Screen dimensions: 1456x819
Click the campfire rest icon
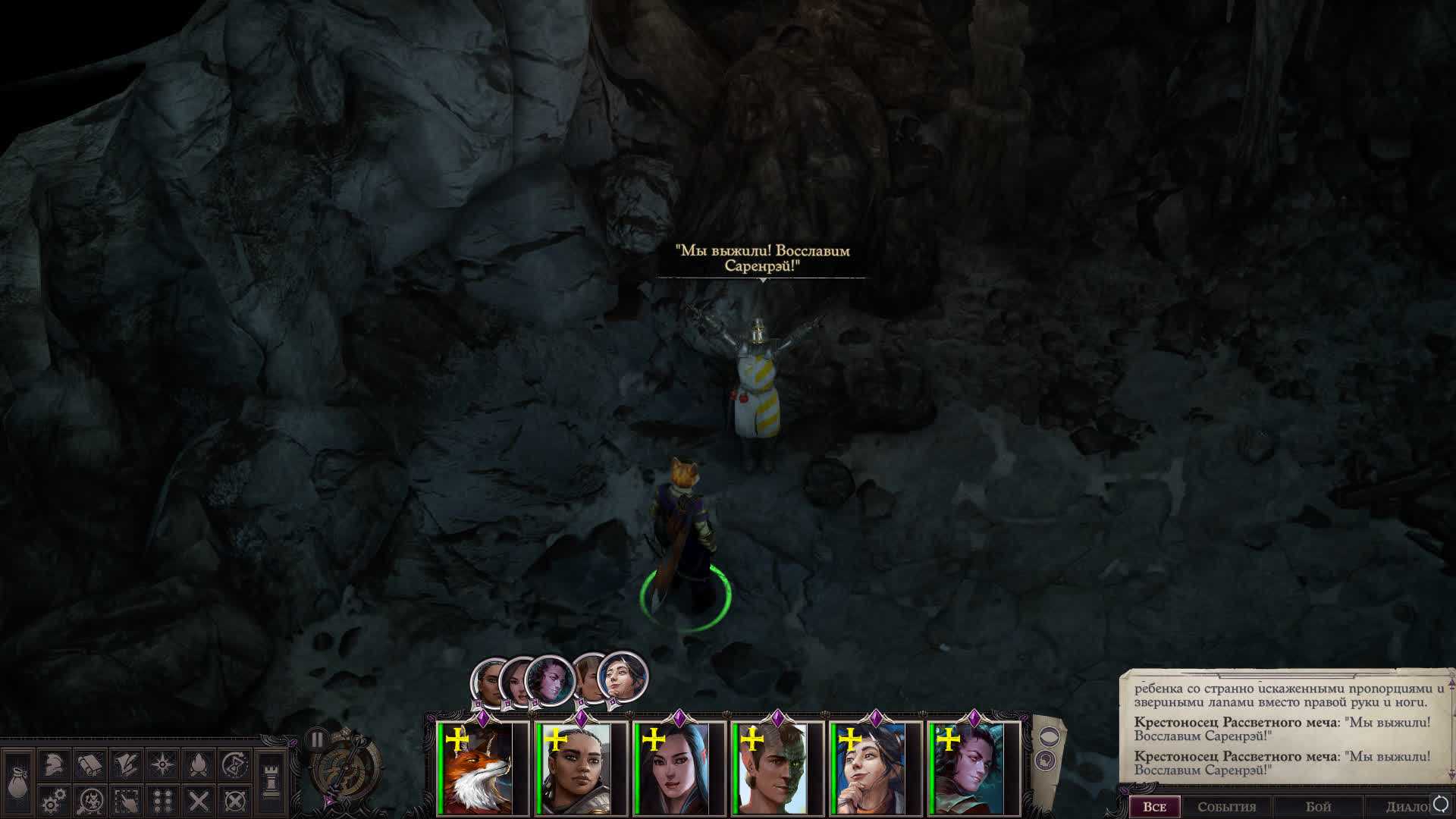[199, 764]
